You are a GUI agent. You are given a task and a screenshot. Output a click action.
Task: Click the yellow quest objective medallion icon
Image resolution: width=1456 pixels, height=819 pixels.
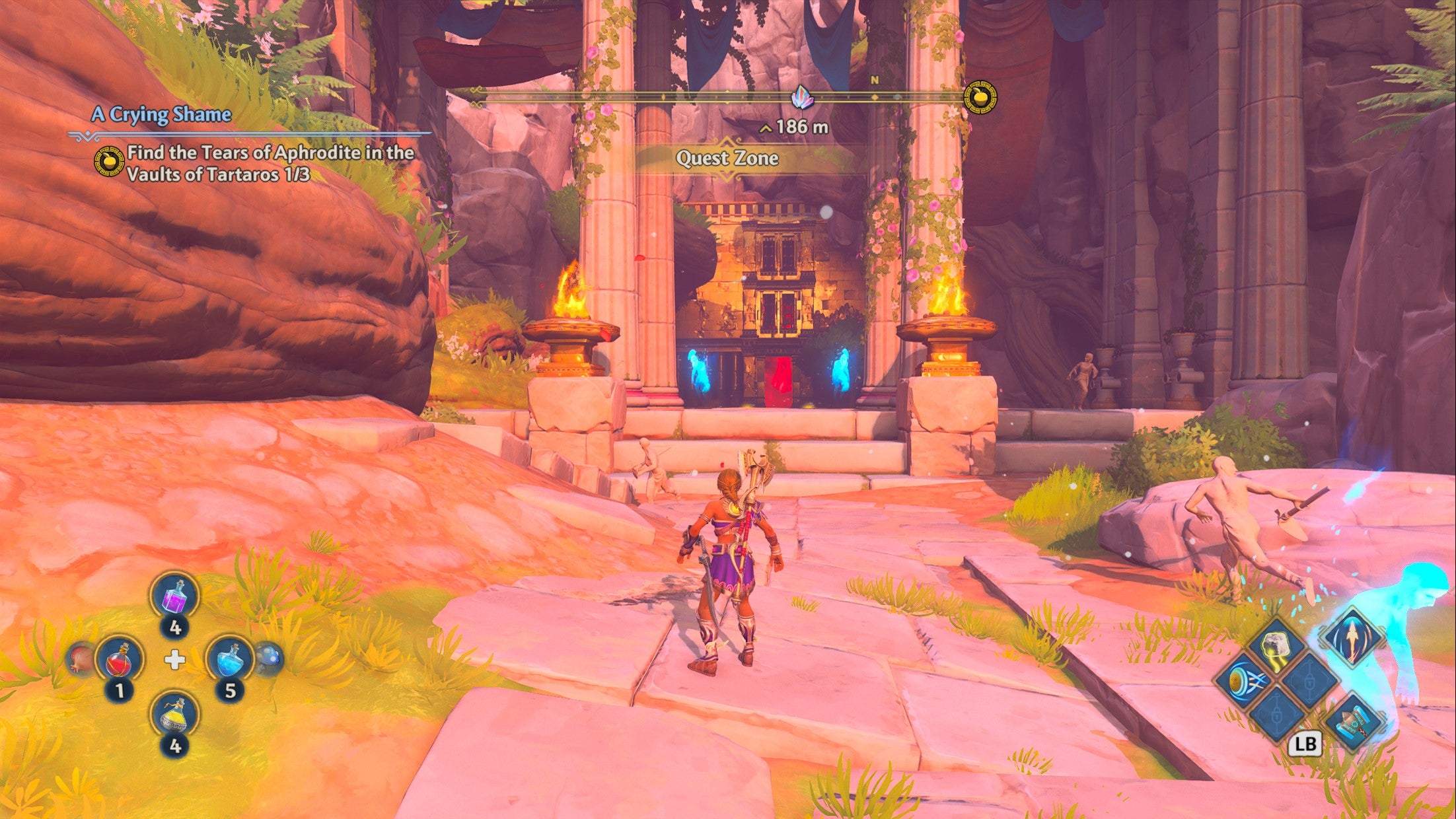(111, 160)
